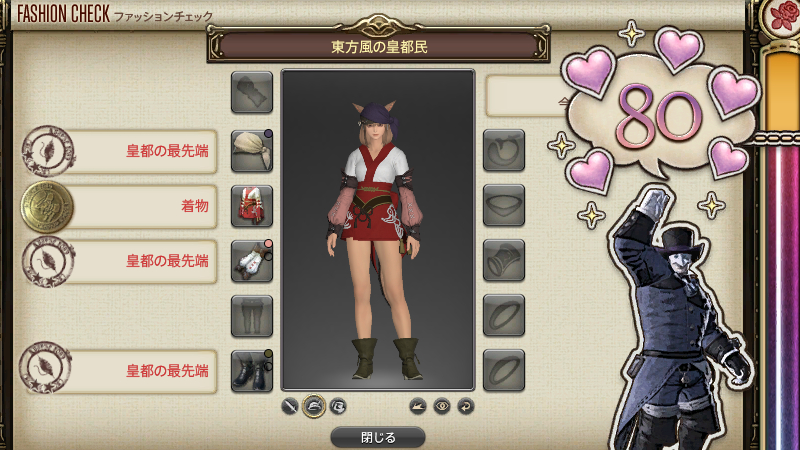Select the empty leg gear slot
Image resolution: width=800 pixels, height=450 pixels.
pos(252,316)
